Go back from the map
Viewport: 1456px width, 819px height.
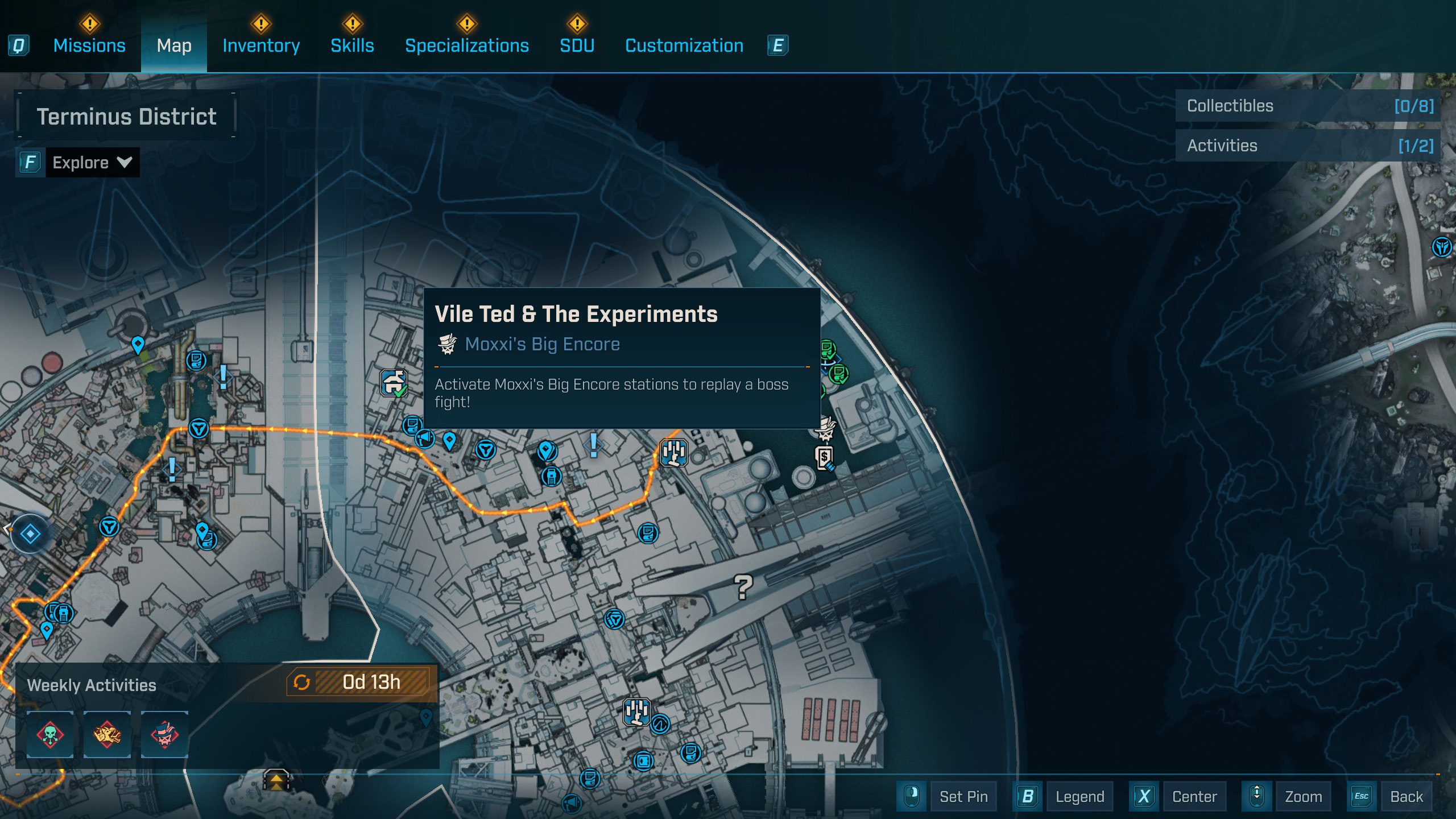pos(1406,796)
